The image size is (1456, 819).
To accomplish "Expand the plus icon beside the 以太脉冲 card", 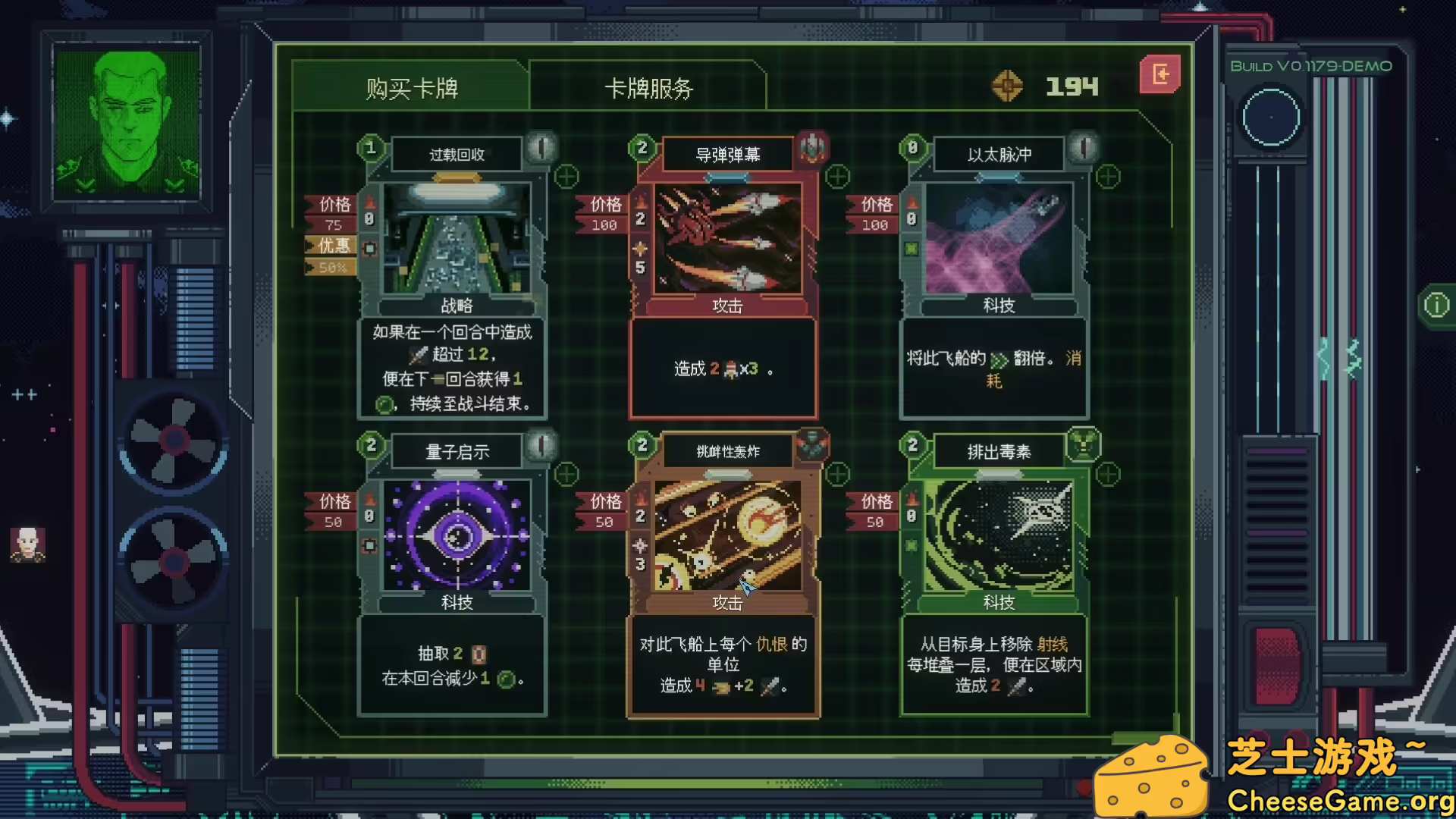I will tap(1108, 177).
